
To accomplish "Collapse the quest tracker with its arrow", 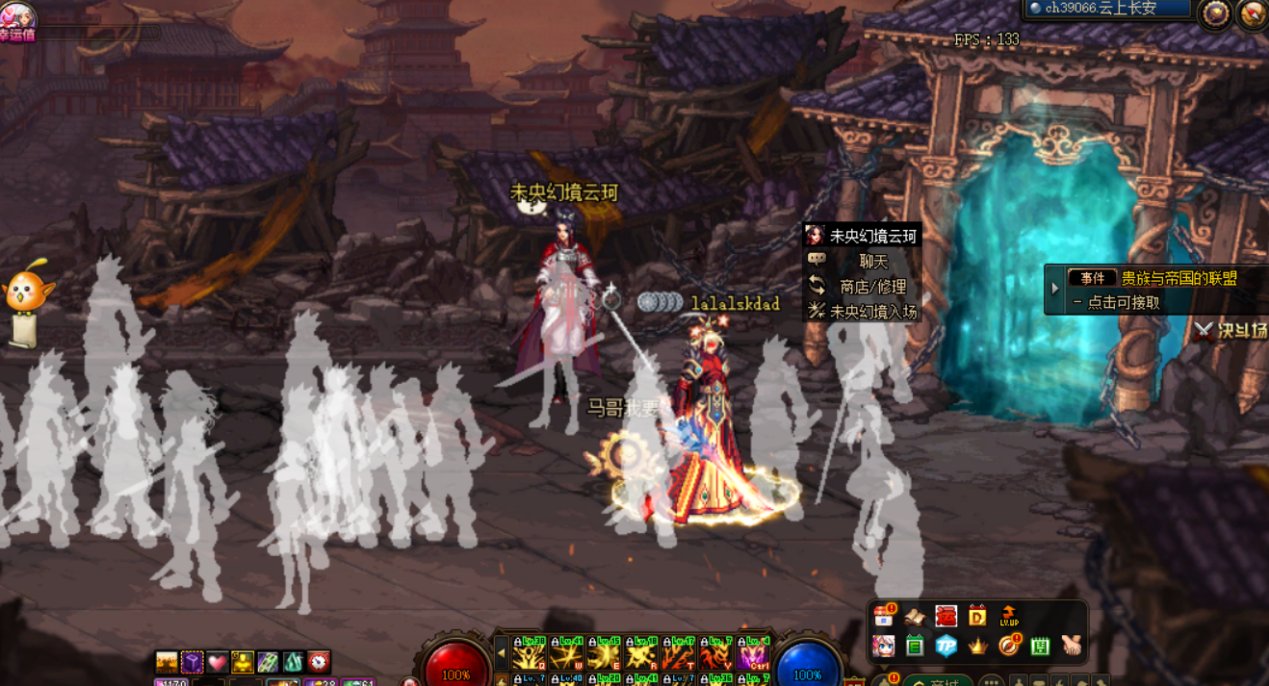I will click(x=1054, y=288).
